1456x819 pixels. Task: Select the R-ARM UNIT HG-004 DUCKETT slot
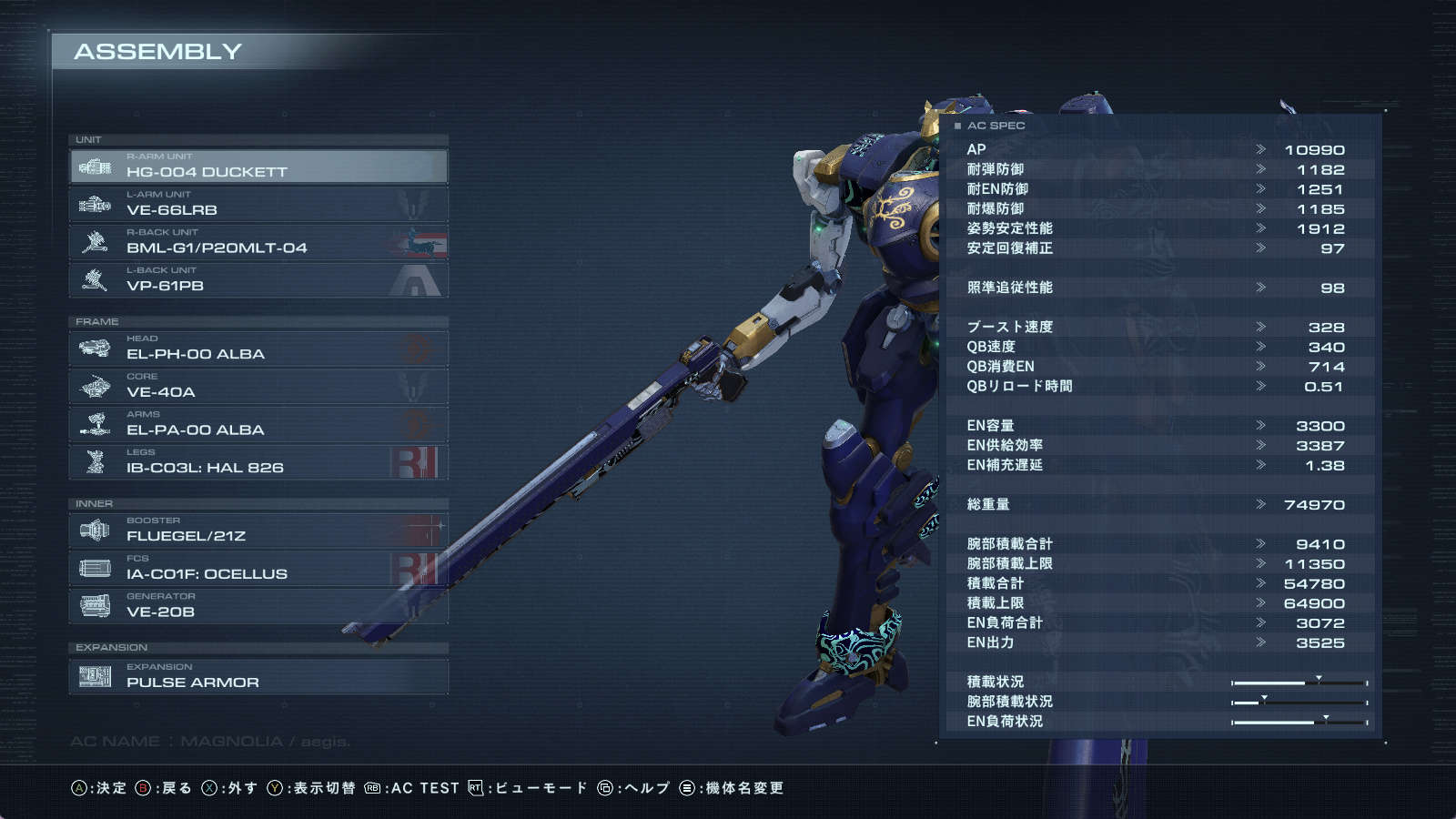(258, 167)
